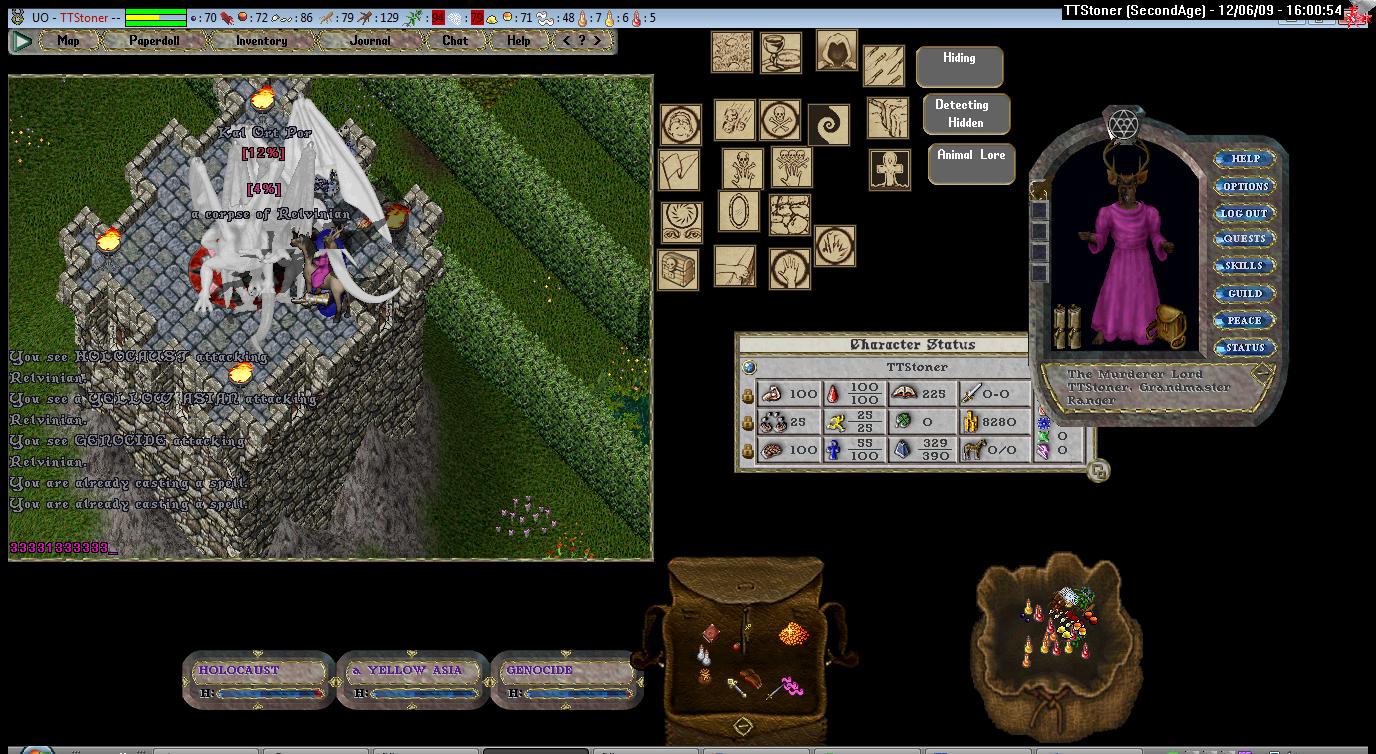Open the Paperdoll menu button

[x=152, y=41]
